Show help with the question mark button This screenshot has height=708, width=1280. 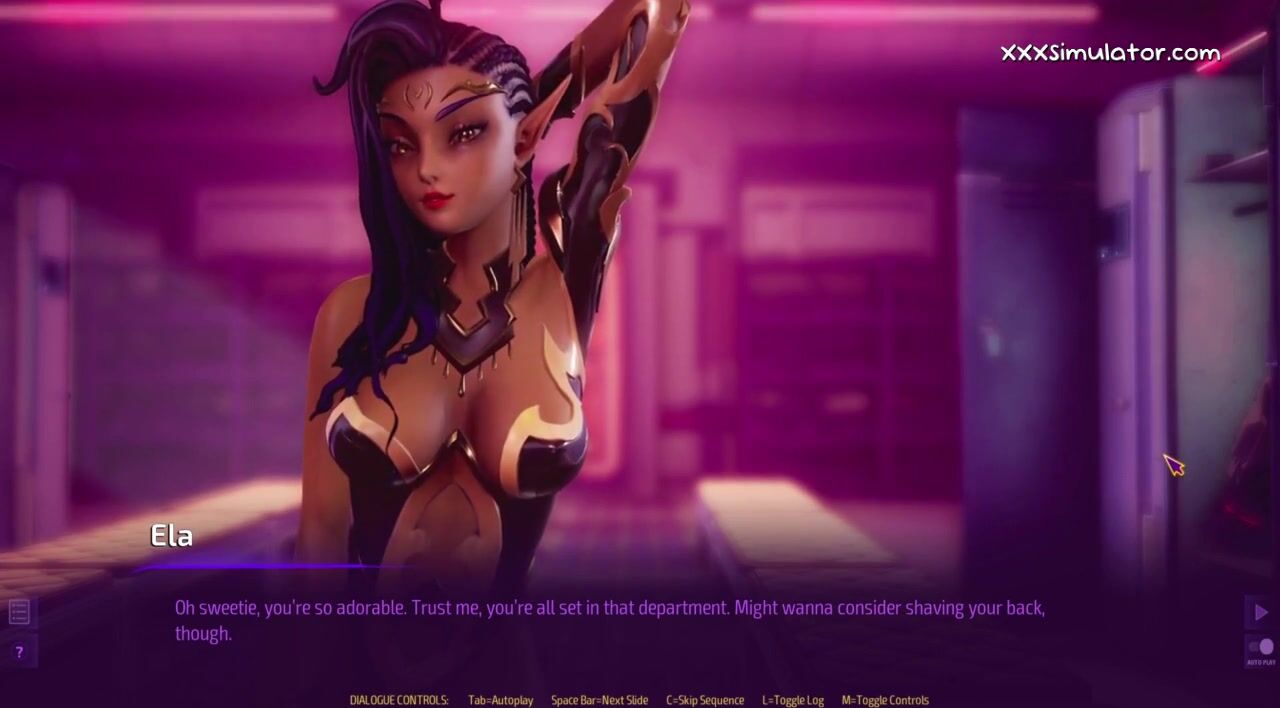(x=19, y=652)
